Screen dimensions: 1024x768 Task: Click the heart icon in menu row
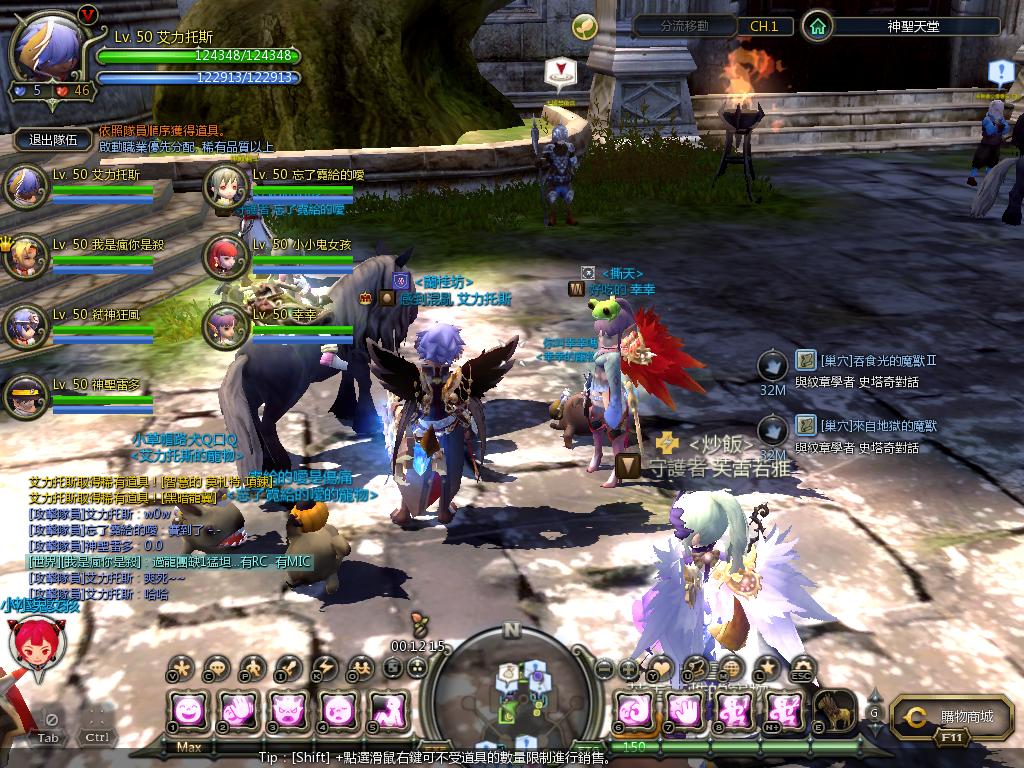point(660,668)
